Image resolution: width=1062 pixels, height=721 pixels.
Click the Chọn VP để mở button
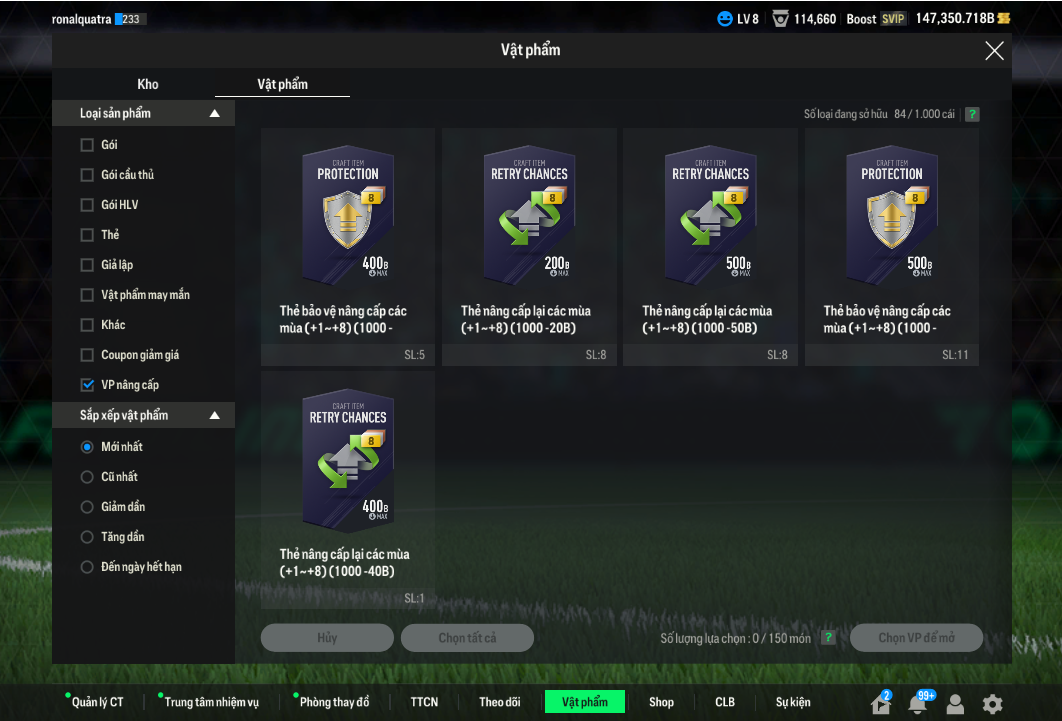(x=916, y=638)
